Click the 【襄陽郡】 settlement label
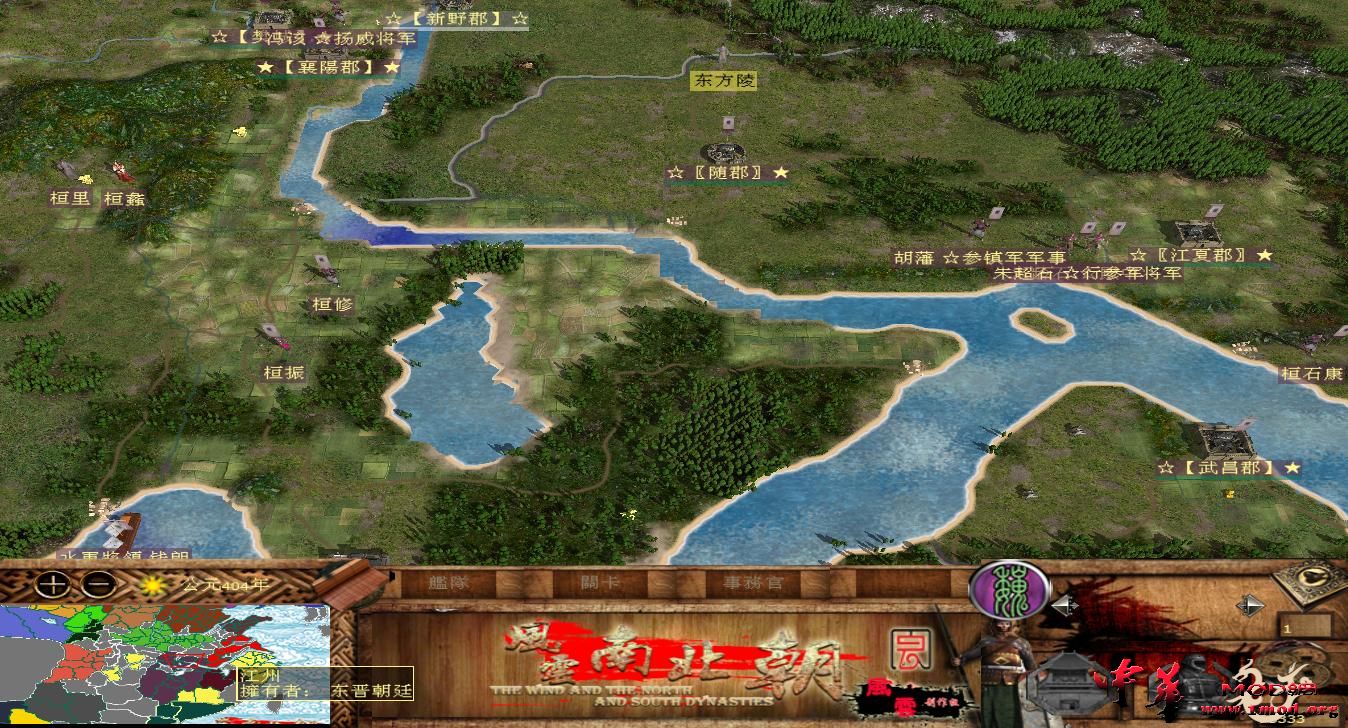 (x=331, y=66)
